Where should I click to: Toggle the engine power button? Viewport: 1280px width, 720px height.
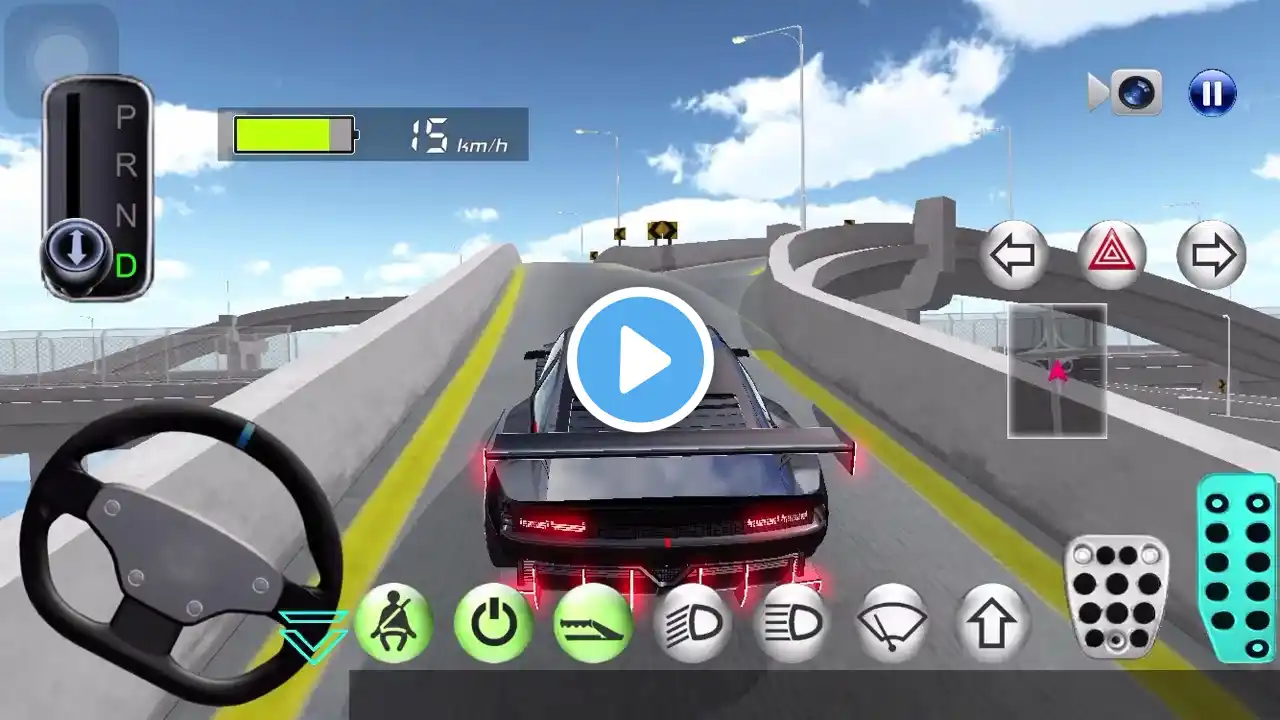click(492, 624)
